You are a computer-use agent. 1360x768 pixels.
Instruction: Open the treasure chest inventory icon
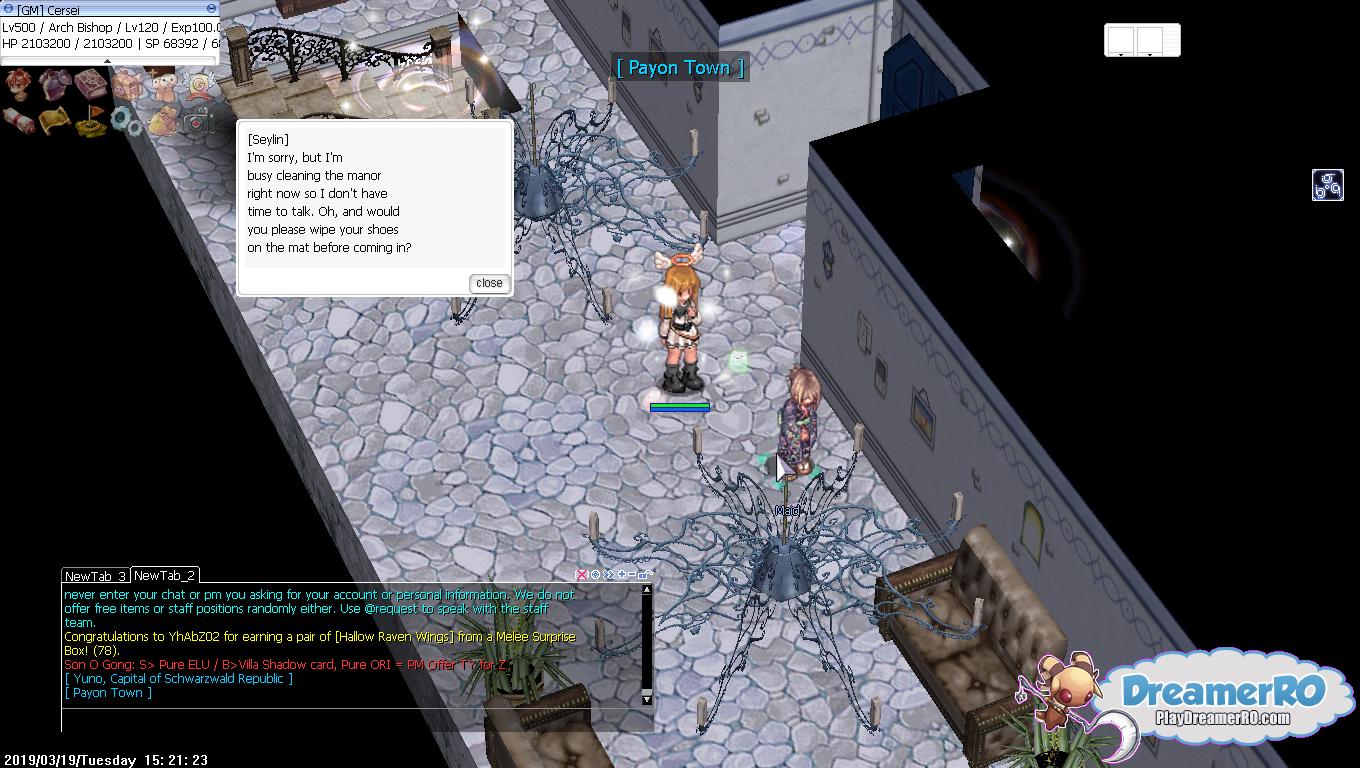coord(126,86)
